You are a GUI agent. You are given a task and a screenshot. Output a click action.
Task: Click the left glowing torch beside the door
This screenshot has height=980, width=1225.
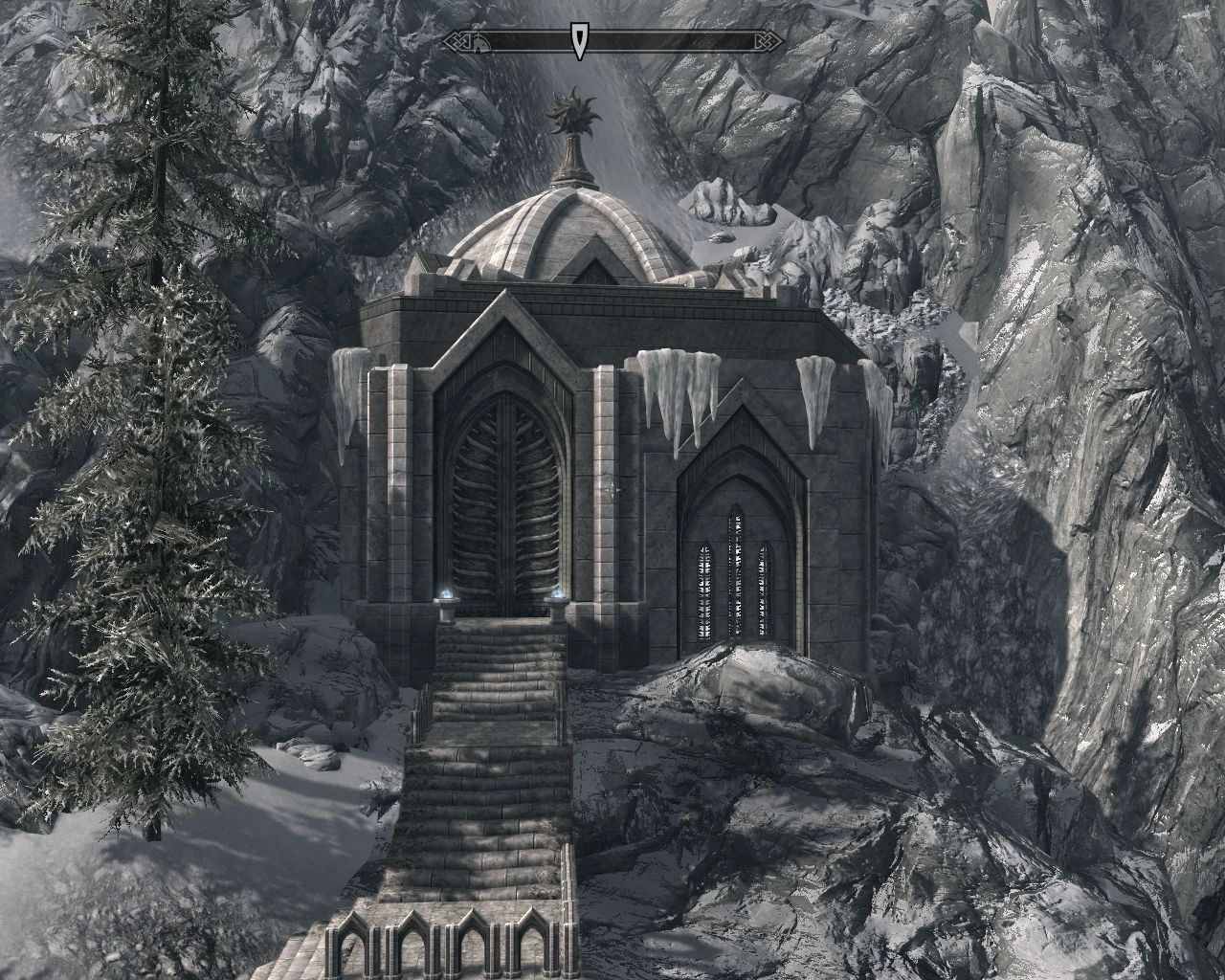(446, 595)
